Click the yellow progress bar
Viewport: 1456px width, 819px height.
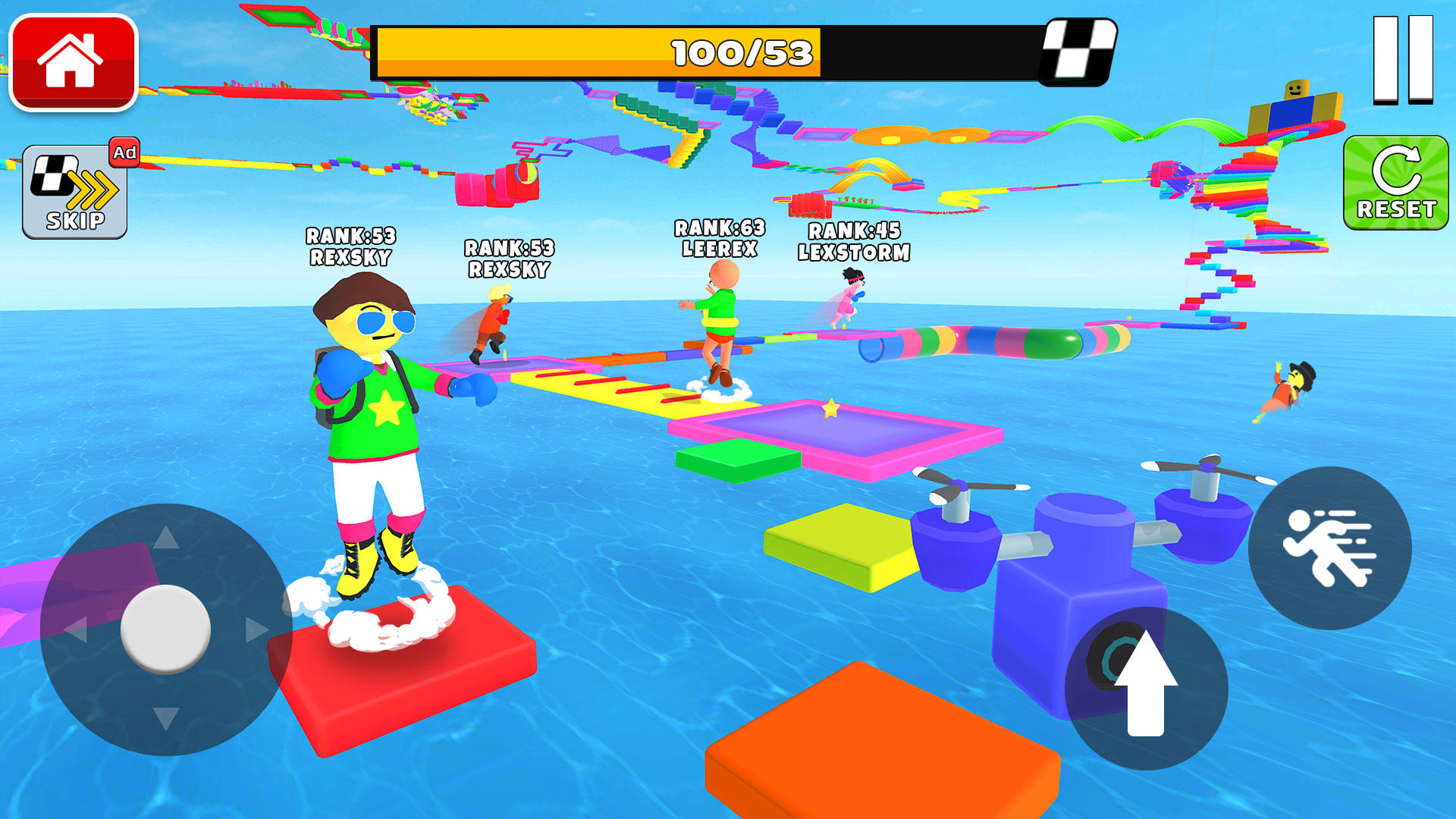[599, 52]
